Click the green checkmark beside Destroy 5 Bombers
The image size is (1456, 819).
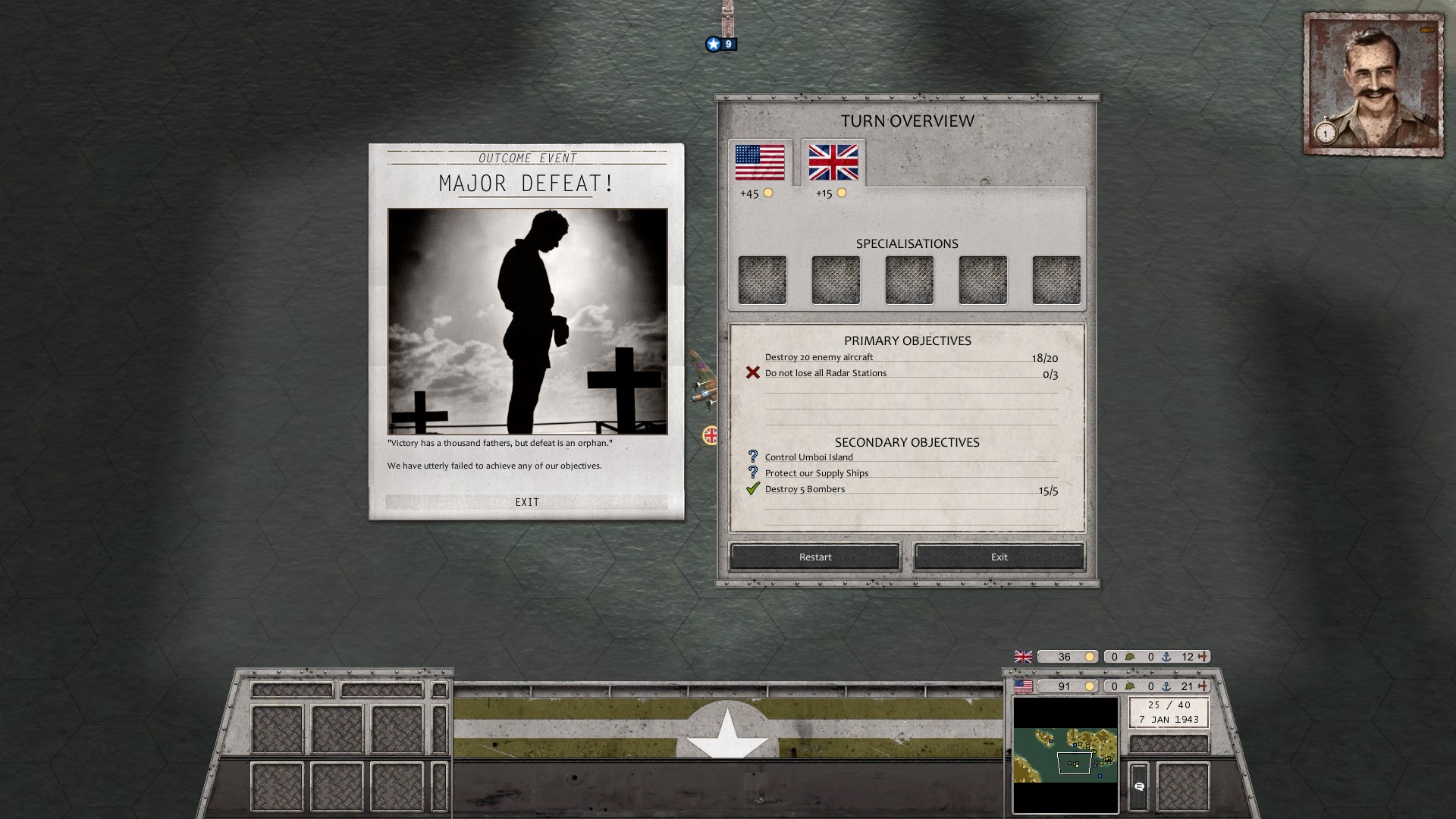[754, 489]
